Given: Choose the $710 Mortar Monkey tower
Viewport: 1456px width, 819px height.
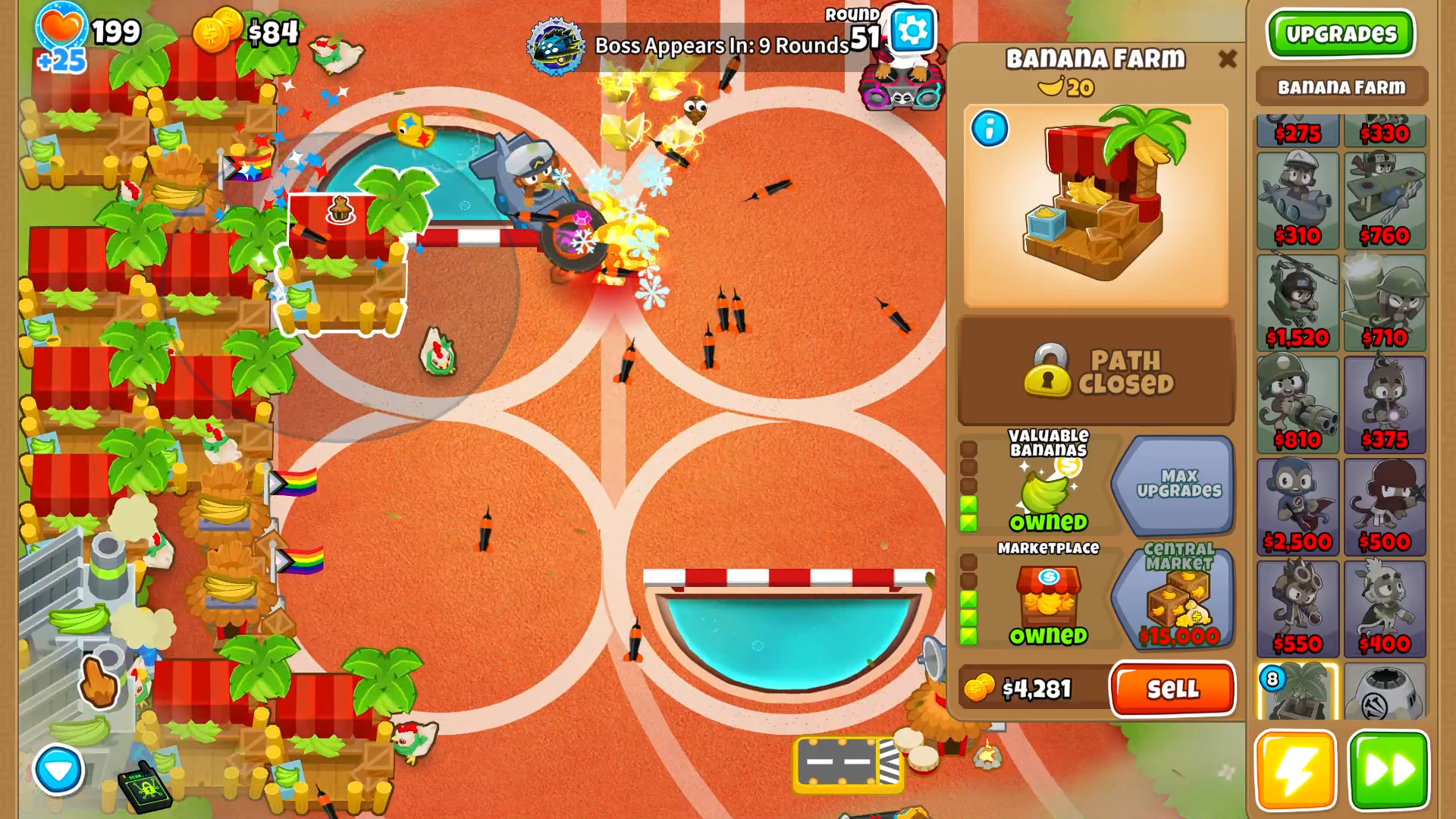Looking at the screenshot, I should point(1385,303).
